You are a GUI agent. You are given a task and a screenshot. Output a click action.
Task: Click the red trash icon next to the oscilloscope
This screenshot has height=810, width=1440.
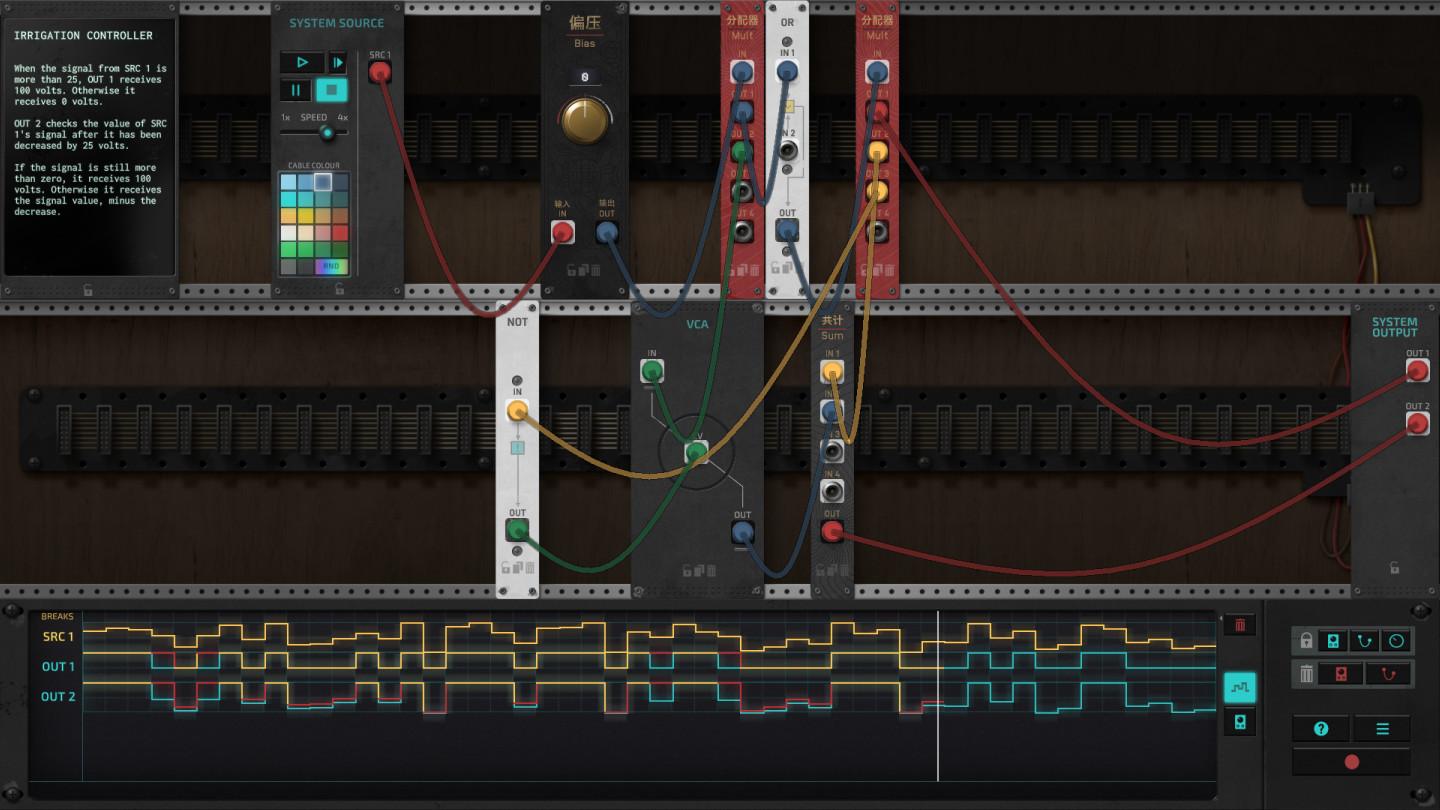[x=1240, y=625]
